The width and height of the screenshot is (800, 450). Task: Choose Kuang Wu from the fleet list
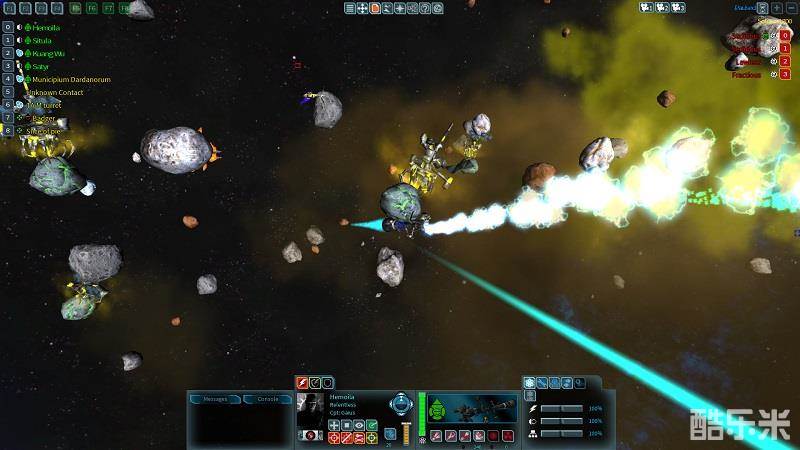click(47, 53)
